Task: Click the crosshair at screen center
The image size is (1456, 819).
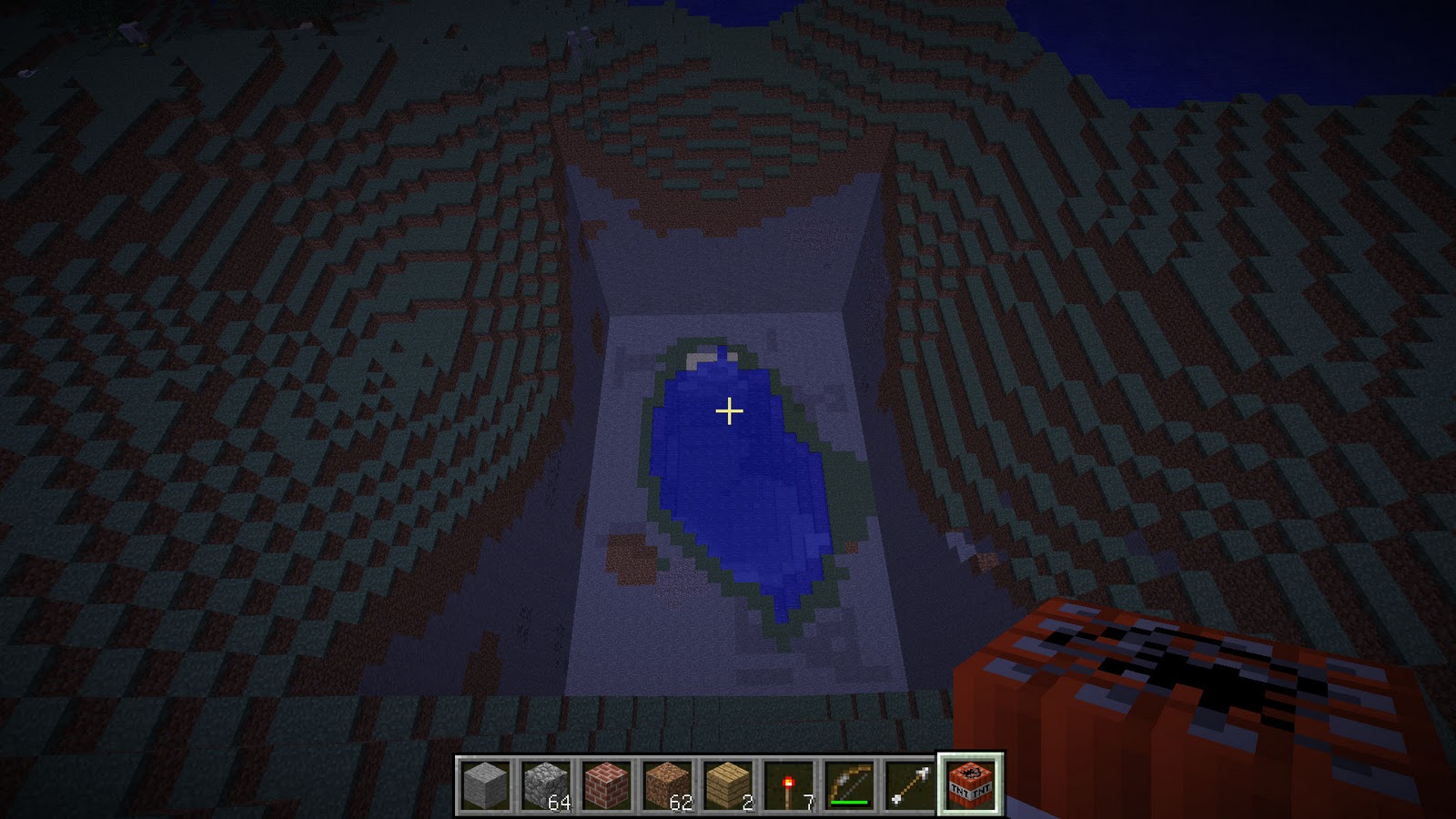Action: (728, 411)
